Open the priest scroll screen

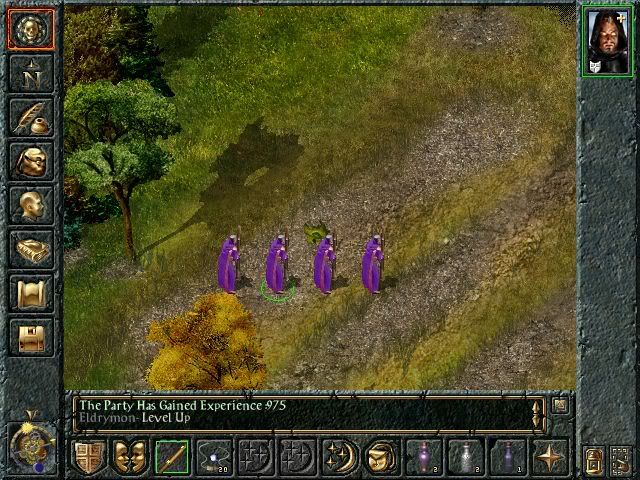tap(30, 293)
